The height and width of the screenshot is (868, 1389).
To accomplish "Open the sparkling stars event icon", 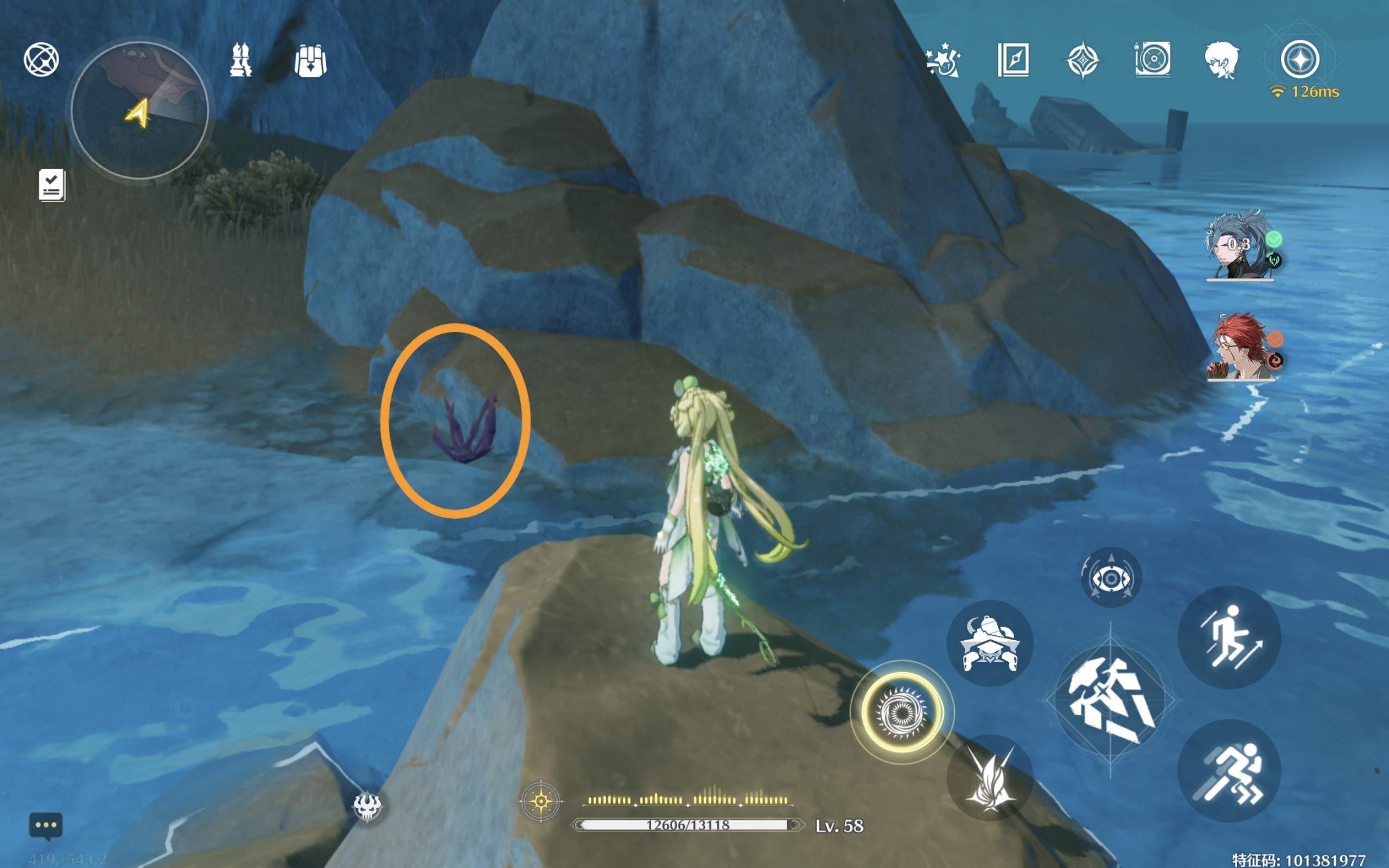I will tap(943, 60).
